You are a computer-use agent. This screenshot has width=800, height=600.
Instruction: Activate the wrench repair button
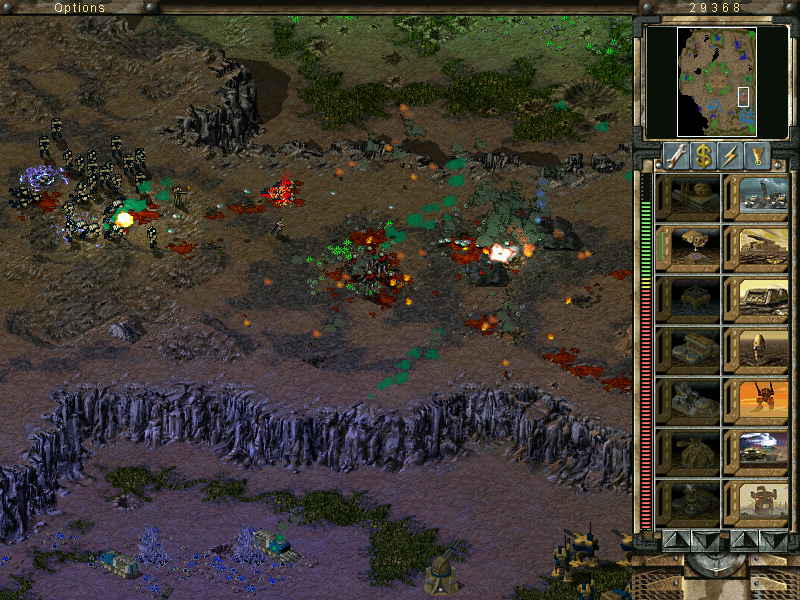[674, 156]
